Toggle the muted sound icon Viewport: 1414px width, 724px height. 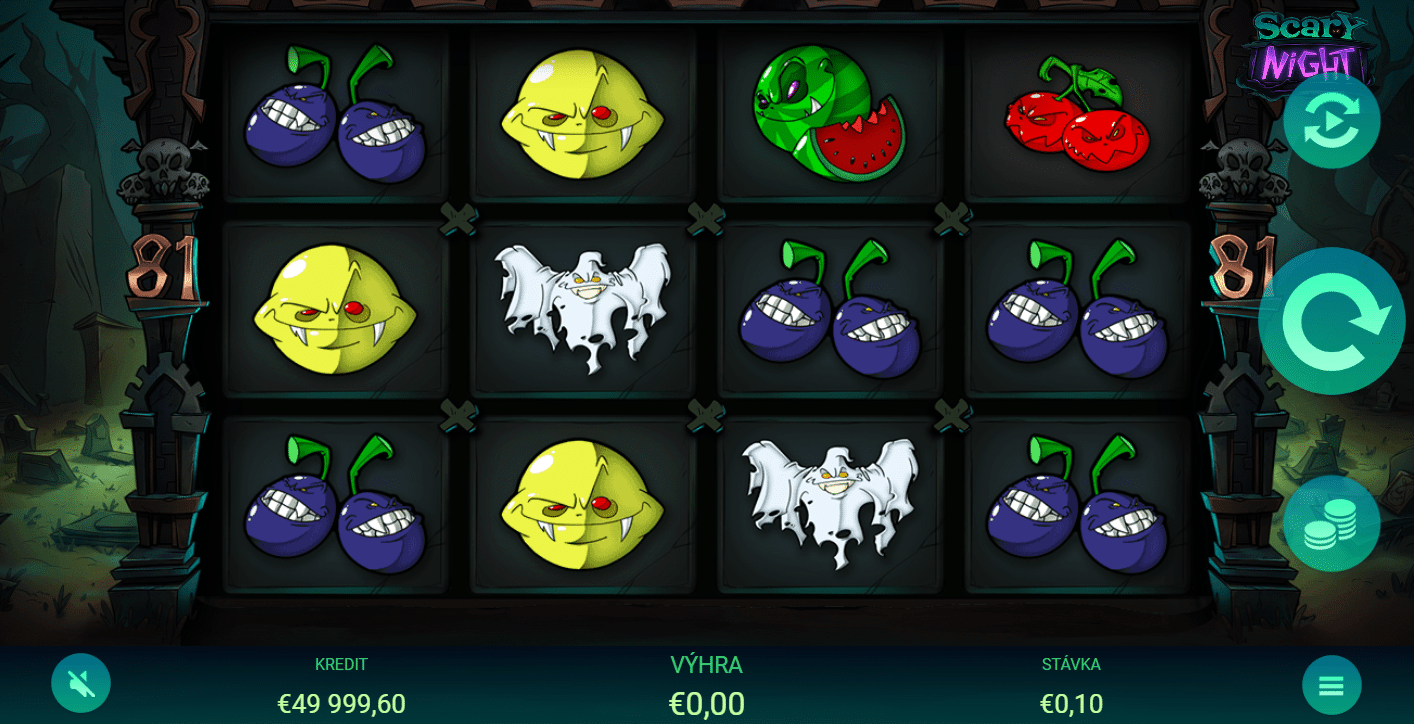(x=81, y=684)
